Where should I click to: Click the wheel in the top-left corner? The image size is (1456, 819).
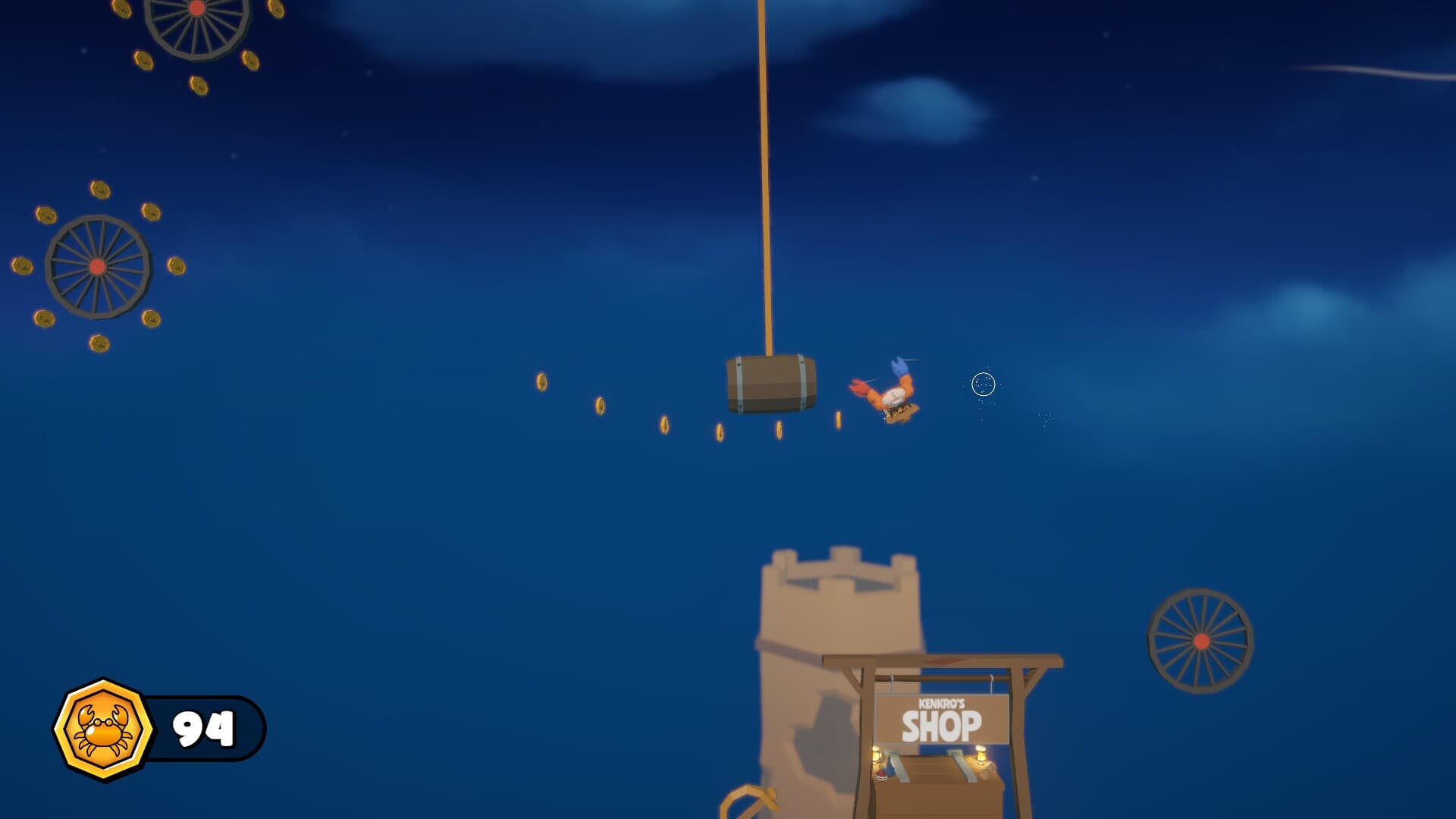click(x=197, y=34)
